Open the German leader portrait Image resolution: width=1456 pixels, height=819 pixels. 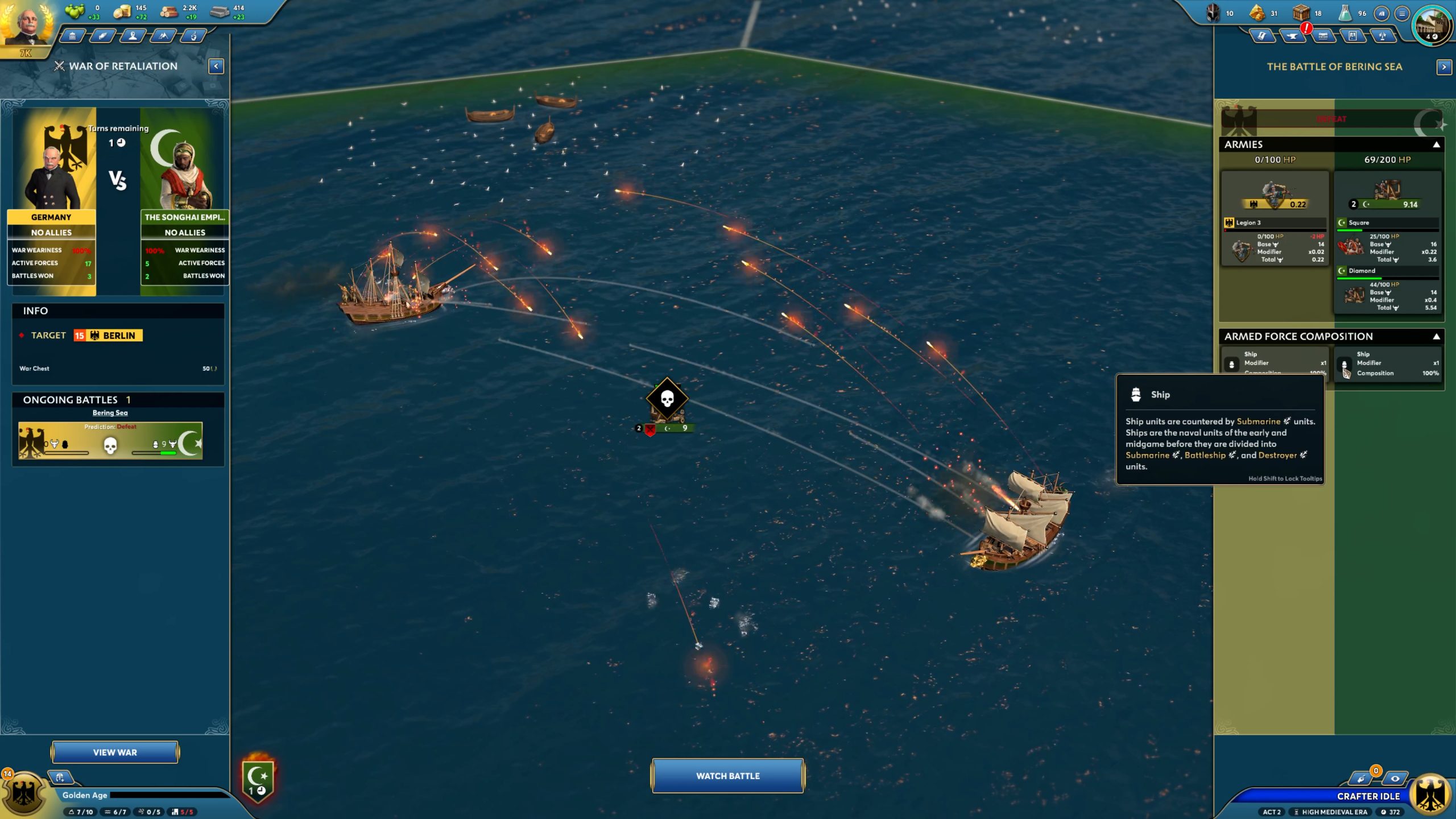27,24
